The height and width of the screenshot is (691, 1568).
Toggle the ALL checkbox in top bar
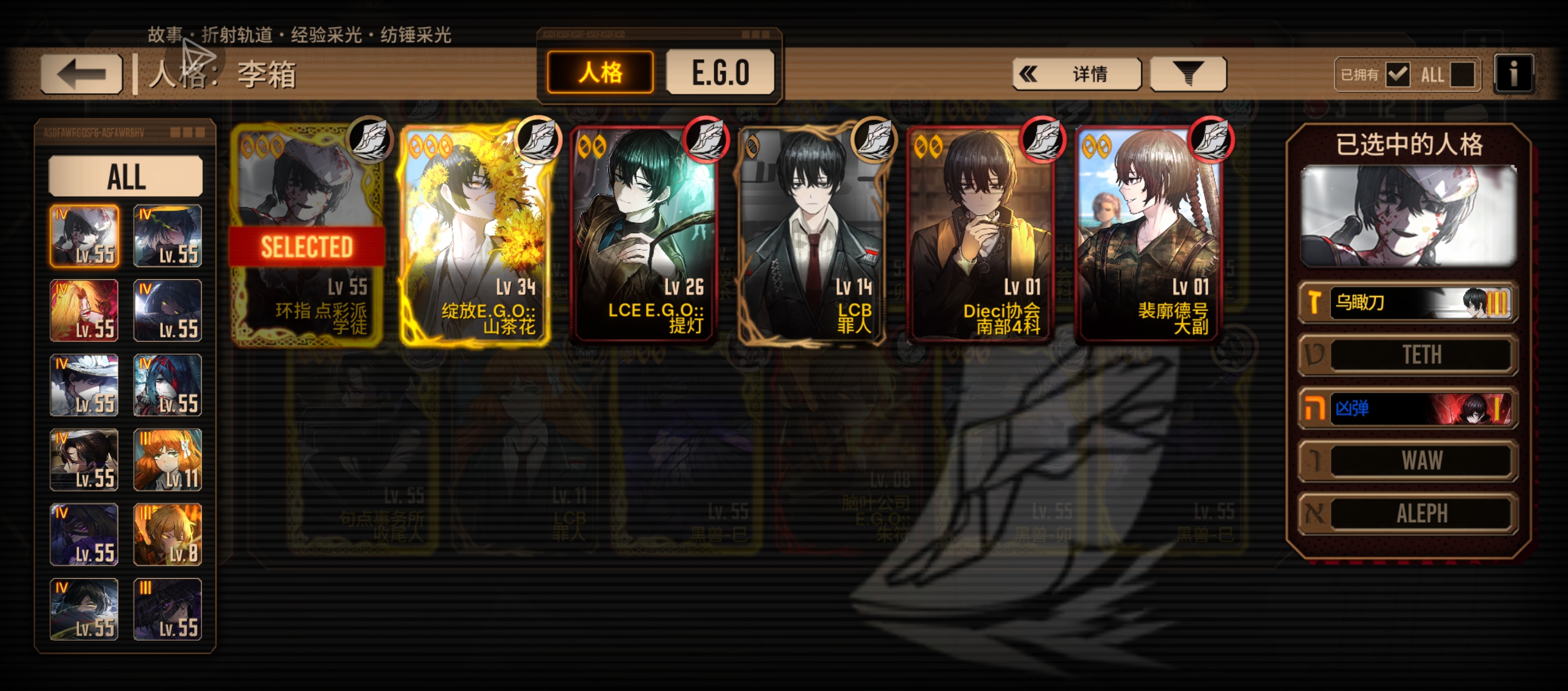(x=1462, y=75)
